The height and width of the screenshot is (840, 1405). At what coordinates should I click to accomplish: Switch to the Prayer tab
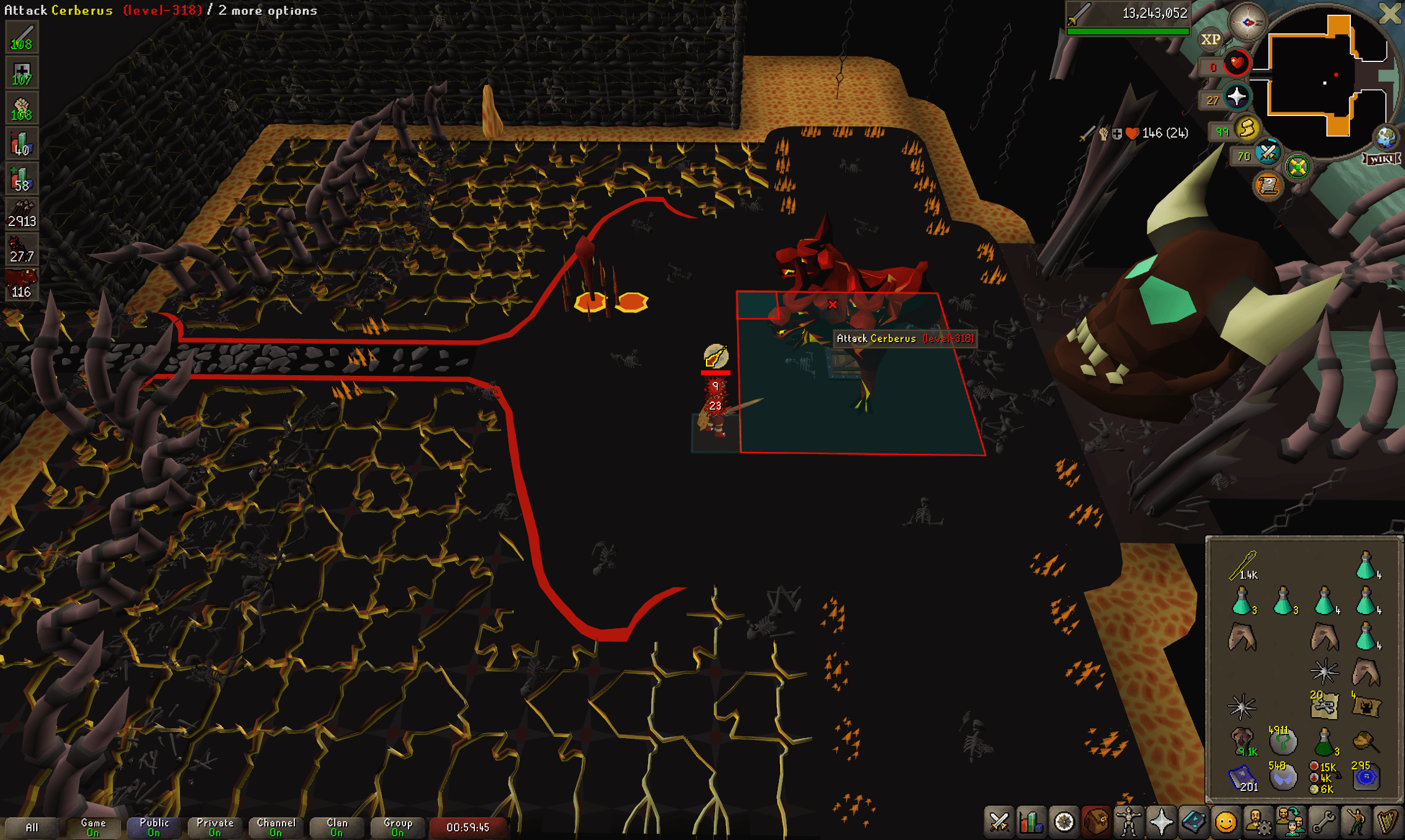(x=1161, y=822)
